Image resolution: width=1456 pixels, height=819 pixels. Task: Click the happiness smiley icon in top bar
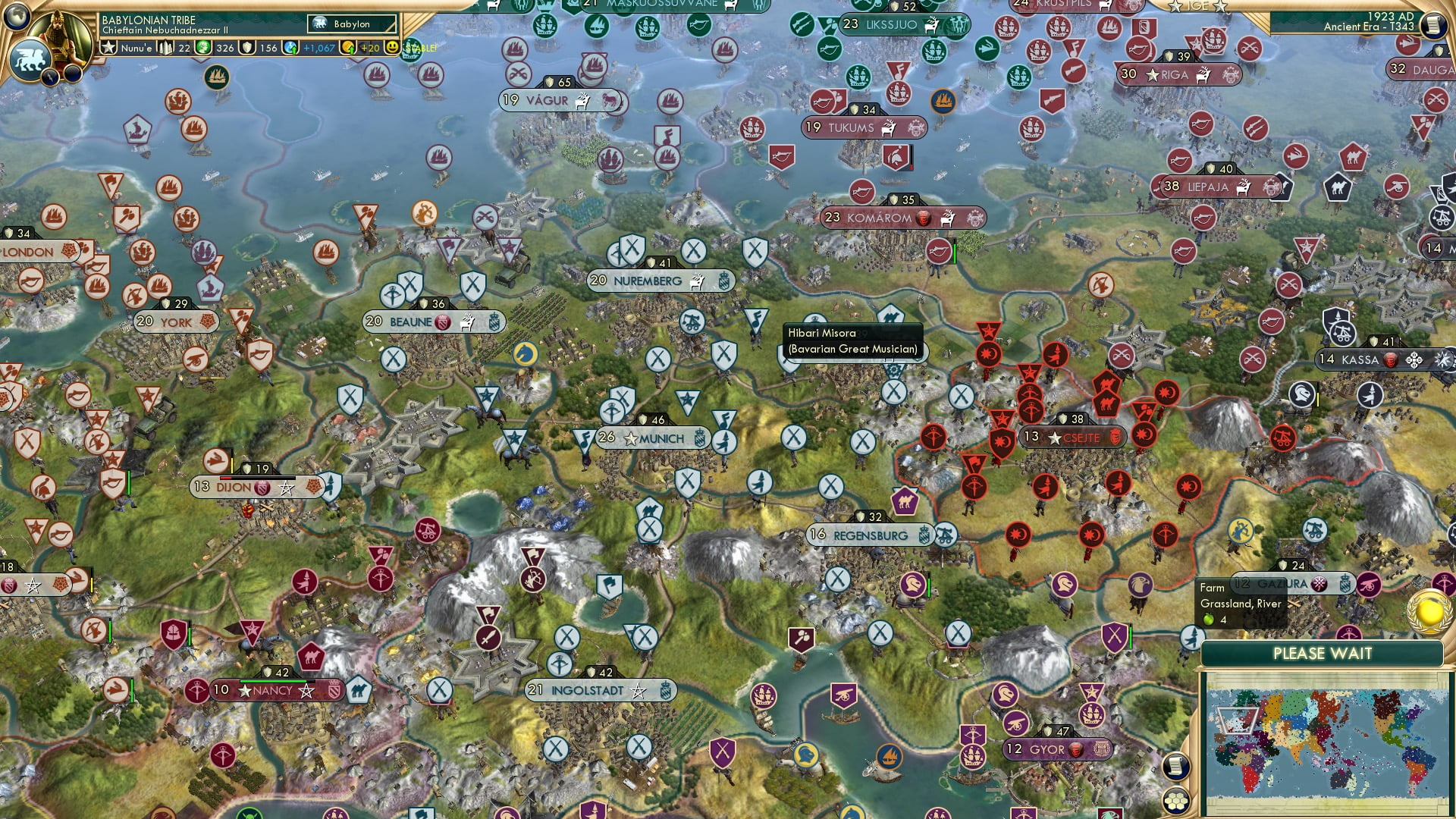pos(392,47)
